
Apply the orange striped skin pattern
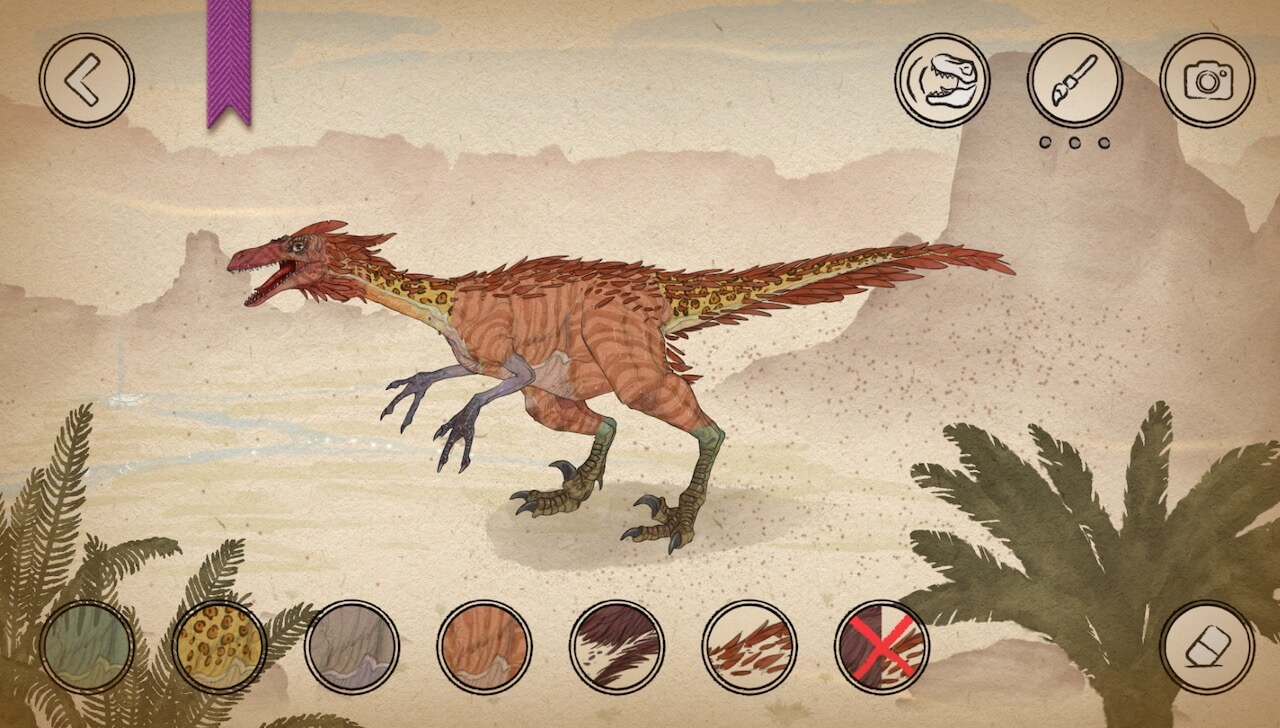(x=484, y=647)
